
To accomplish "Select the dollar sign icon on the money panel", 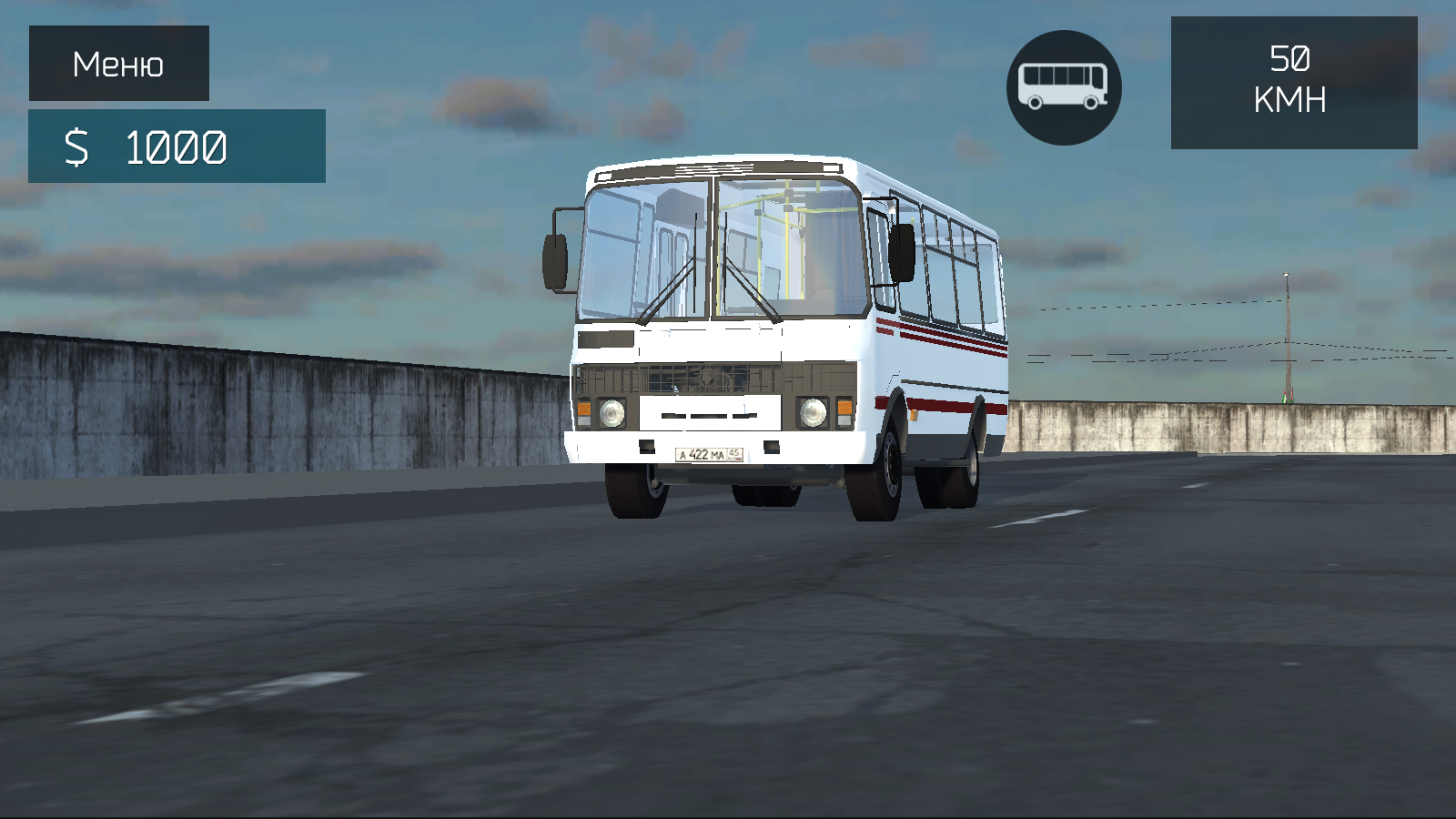I will pyautogui.click(x=77, y=146).
